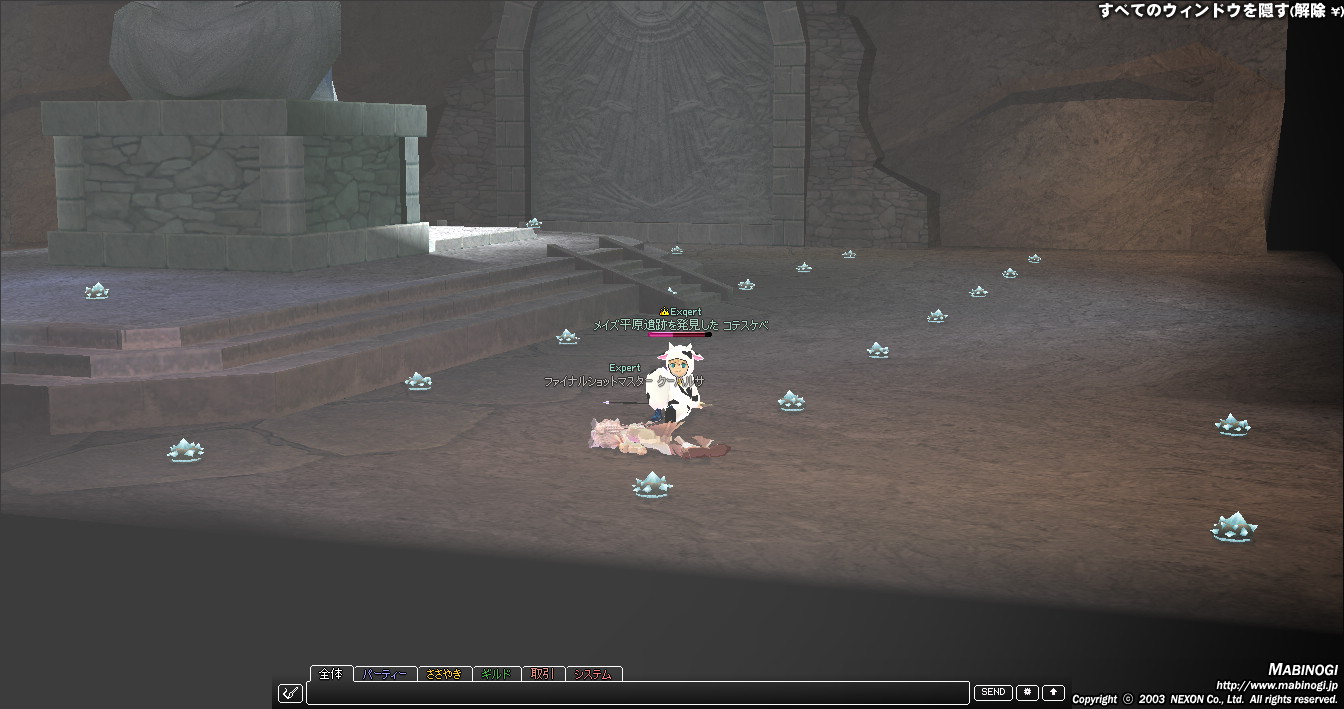Click the star-symbol button beside SEND
Viewport: 1344px width, 709px height.
point(1027,692)
